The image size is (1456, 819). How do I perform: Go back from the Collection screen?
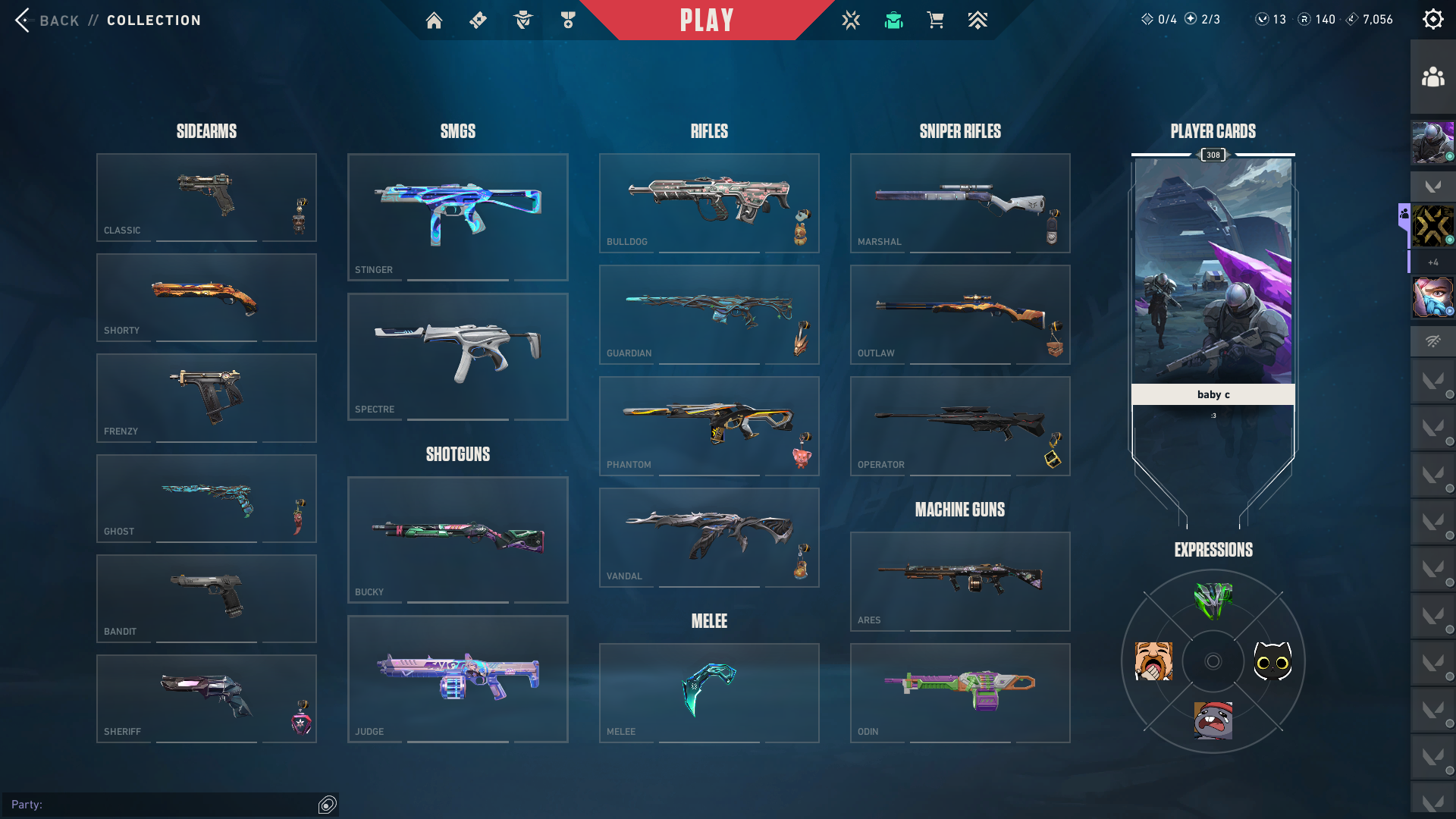[x=47, y=20]
